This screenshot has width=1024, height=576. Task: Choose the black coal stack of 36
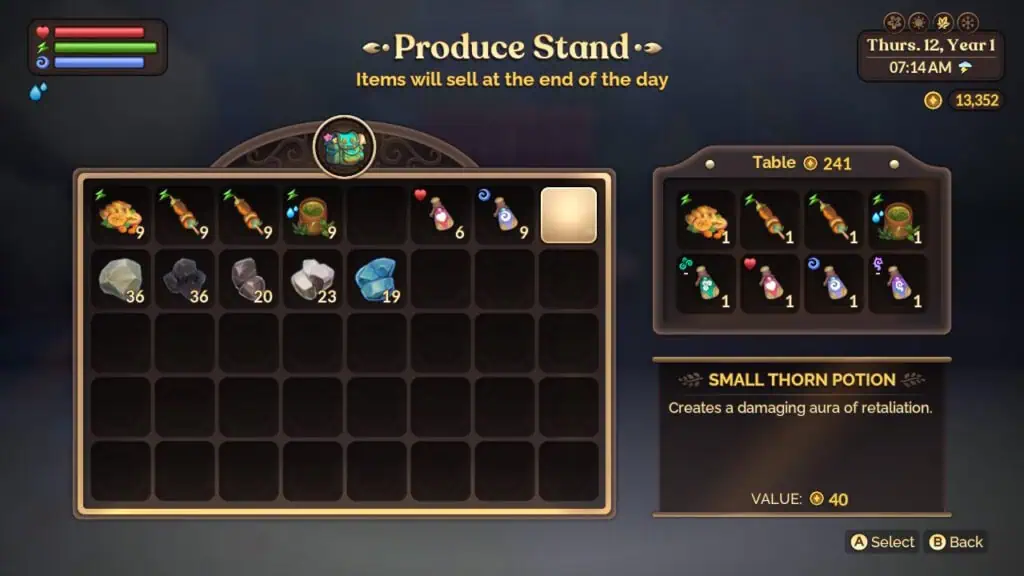(185, 279)
